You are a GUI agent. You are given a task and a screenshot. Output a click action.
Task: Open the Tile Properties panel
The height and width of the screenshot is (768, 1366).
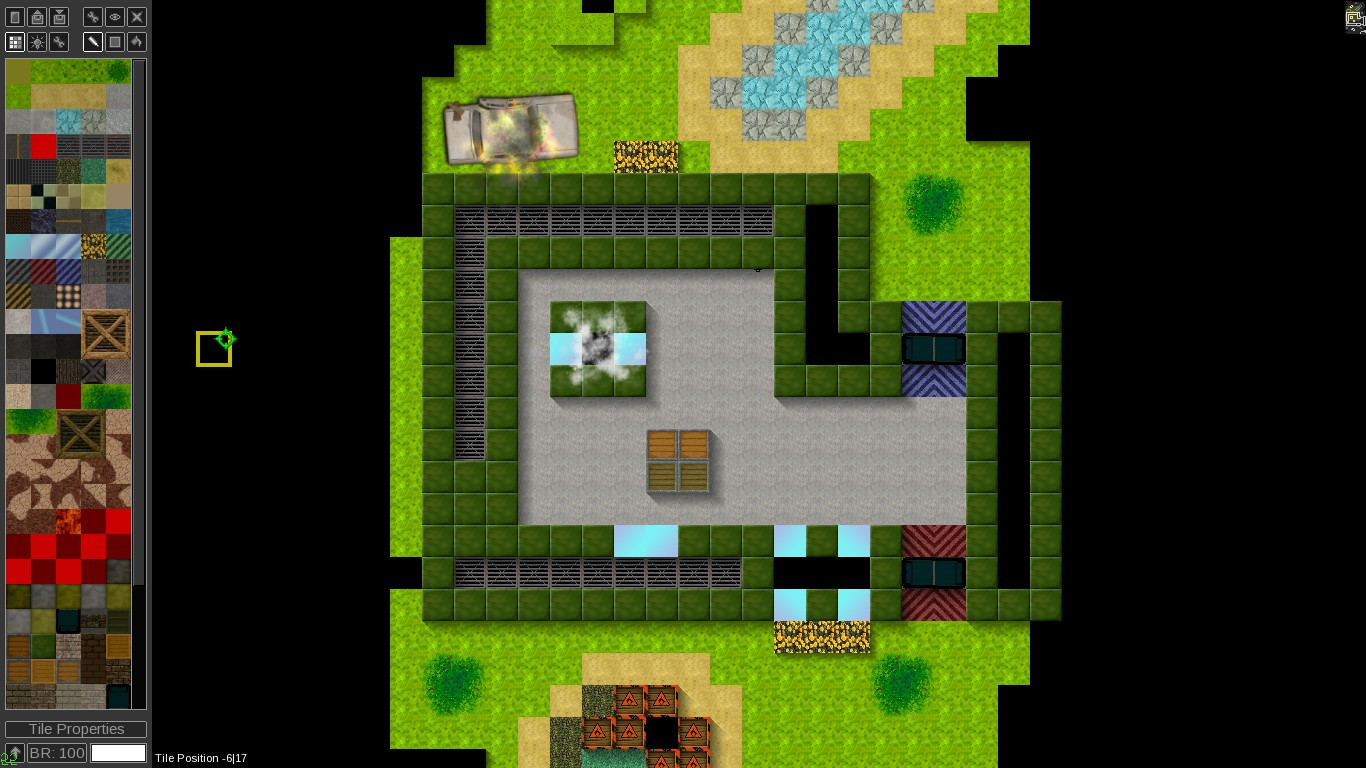pyautogui.click(x=75, y=729)
